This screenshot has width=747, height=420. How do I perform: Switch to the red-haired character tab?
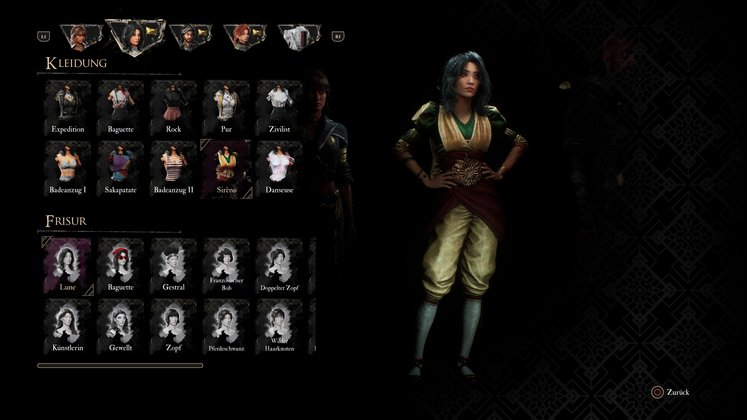[243, 37]
